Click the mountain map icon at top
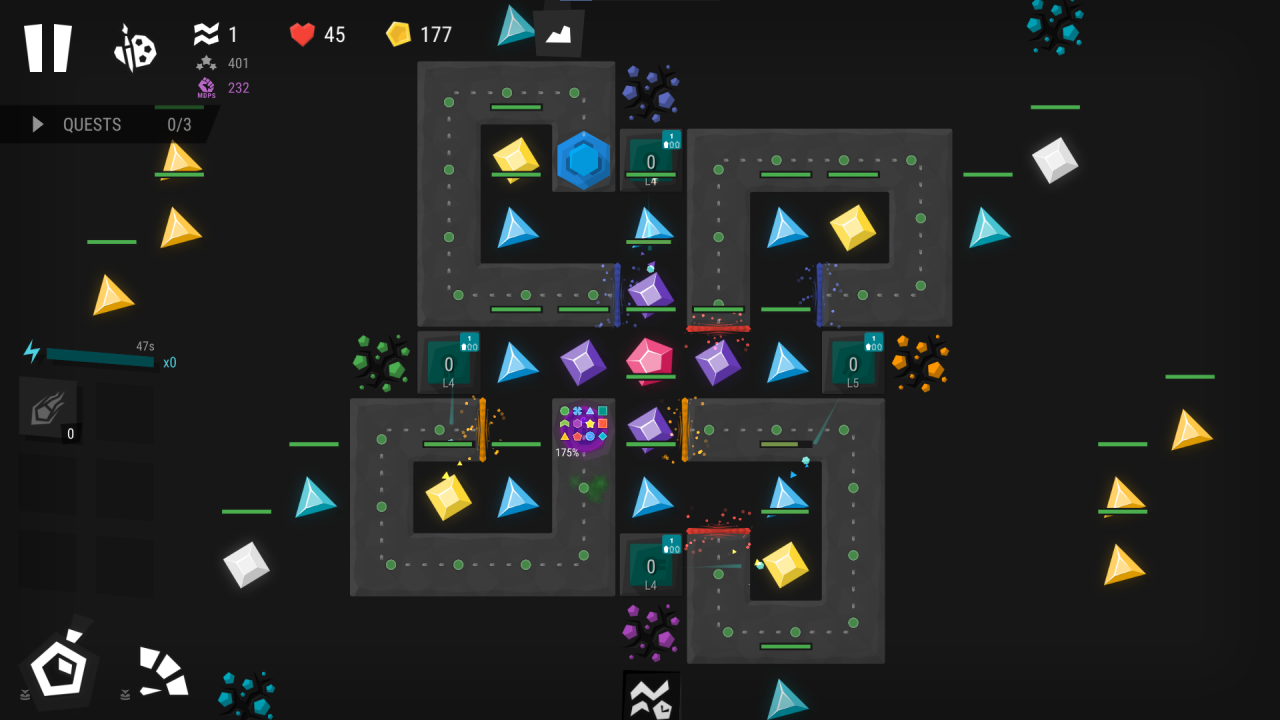 tap(559, 34)
